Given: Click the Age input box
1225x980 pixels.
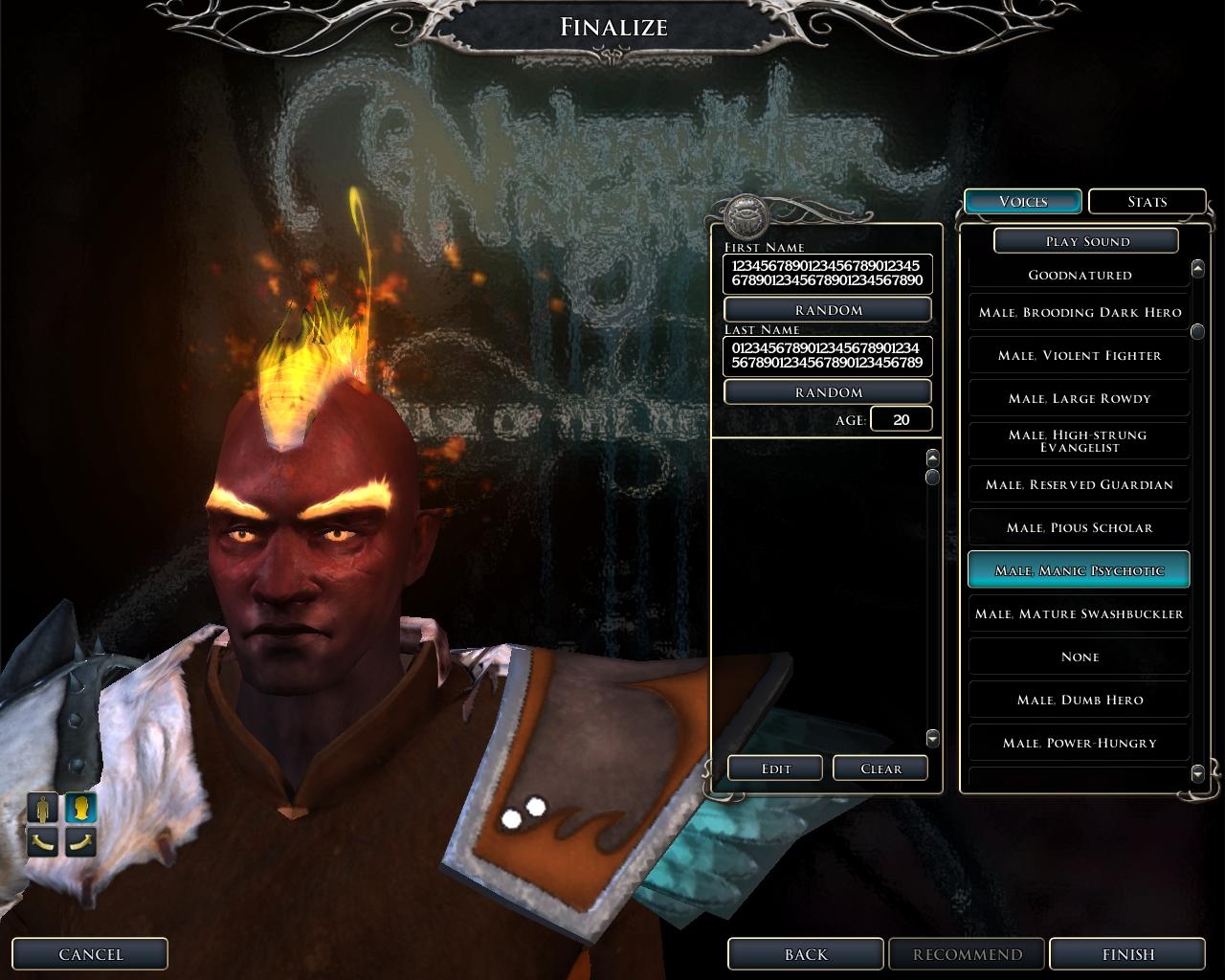Looking at the screenshot, I should click(901, 420).
